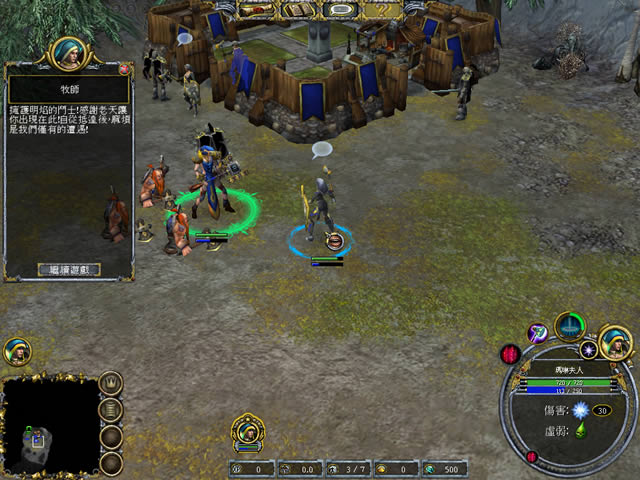The image size is (640, 480).
Task: Open the book journal in the top bar
Action: point(296,10)
